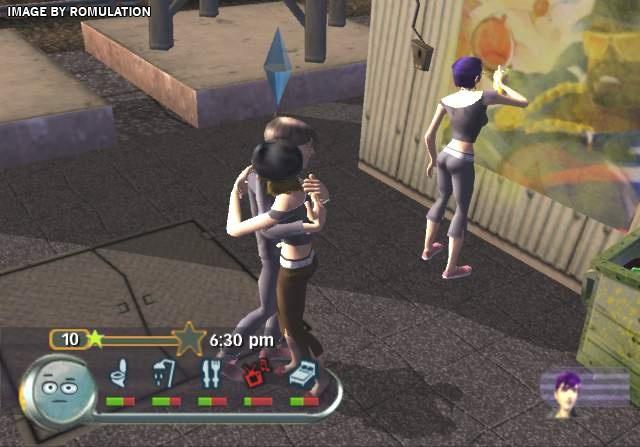Choose the fork and knife hunger icon
The width and height of the screenshot is (640, 447).
click(212, 374)
